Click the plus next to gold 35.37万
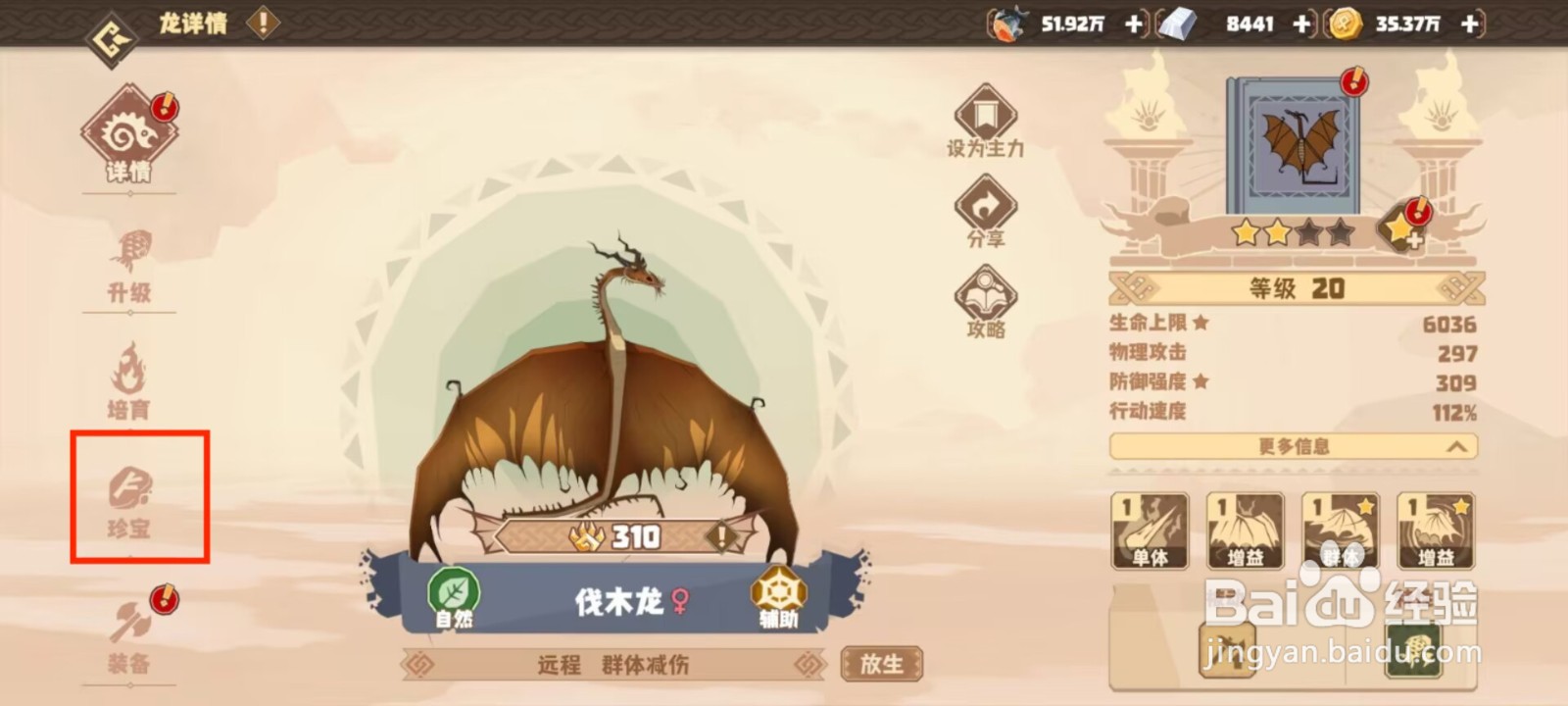Screen dimensions: 1568x706 [1467, 24]
